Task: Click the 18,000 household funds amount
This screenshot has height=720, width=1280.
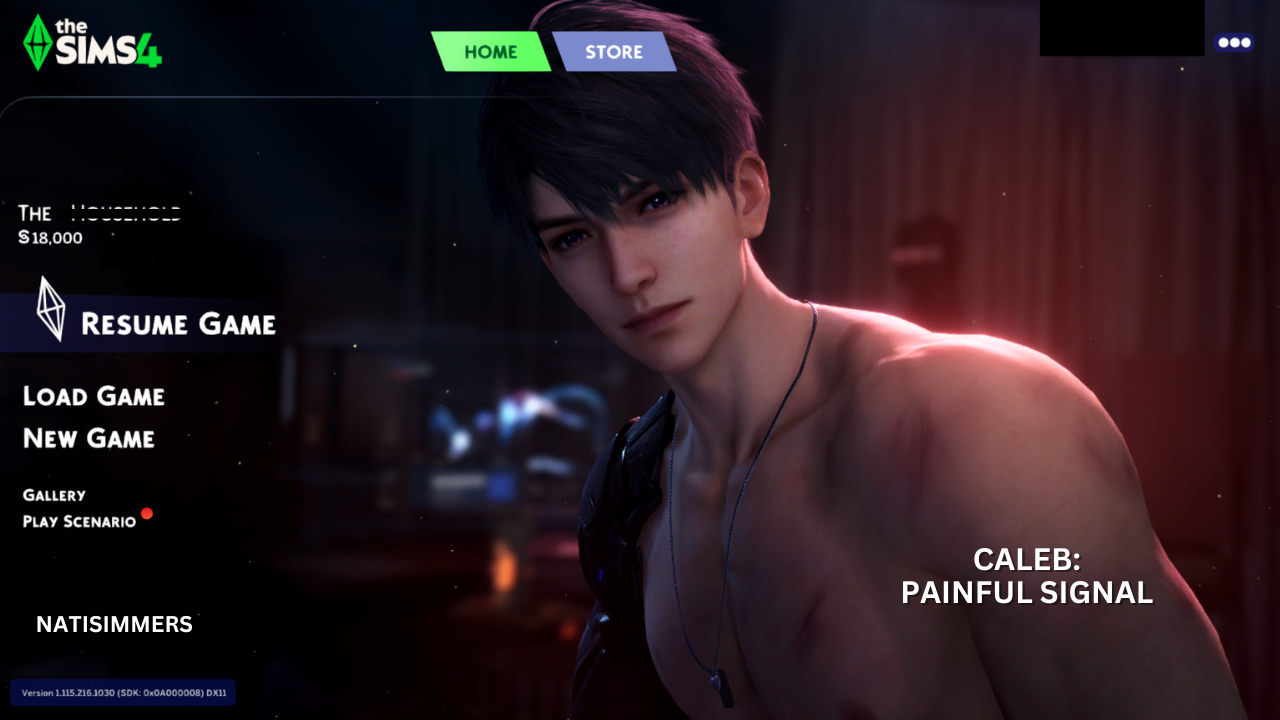Action: click(x=57, y=238)
